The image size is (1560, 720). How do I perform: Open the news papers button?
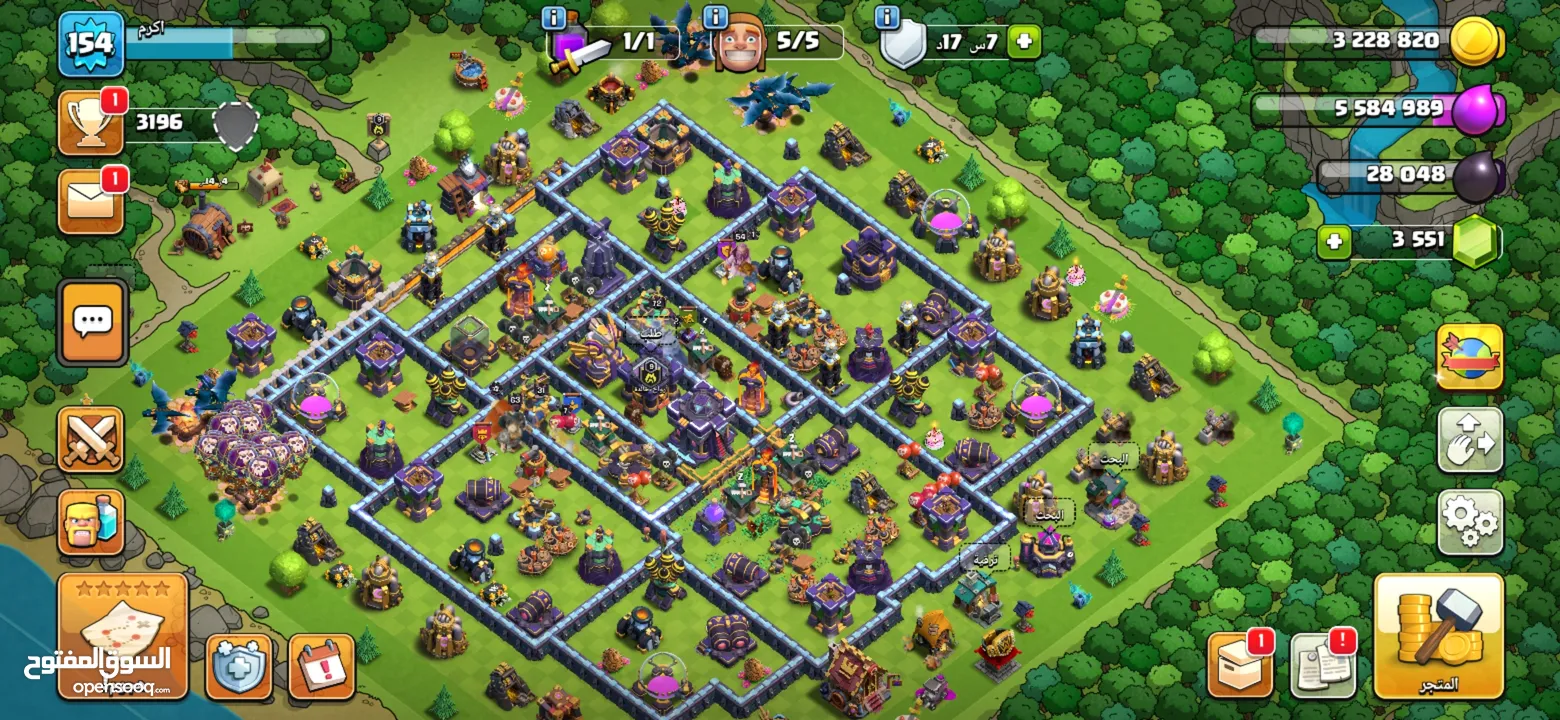point(1322,665)
